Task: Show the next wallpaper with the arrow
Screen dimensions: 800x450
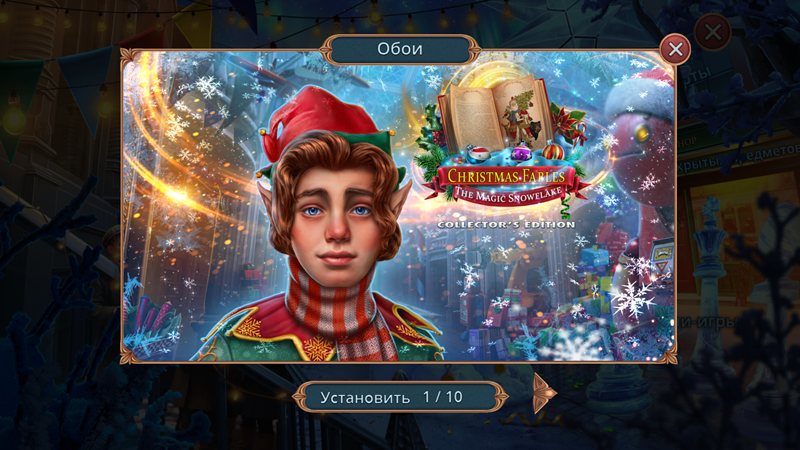Action: [x=544, y=394]
